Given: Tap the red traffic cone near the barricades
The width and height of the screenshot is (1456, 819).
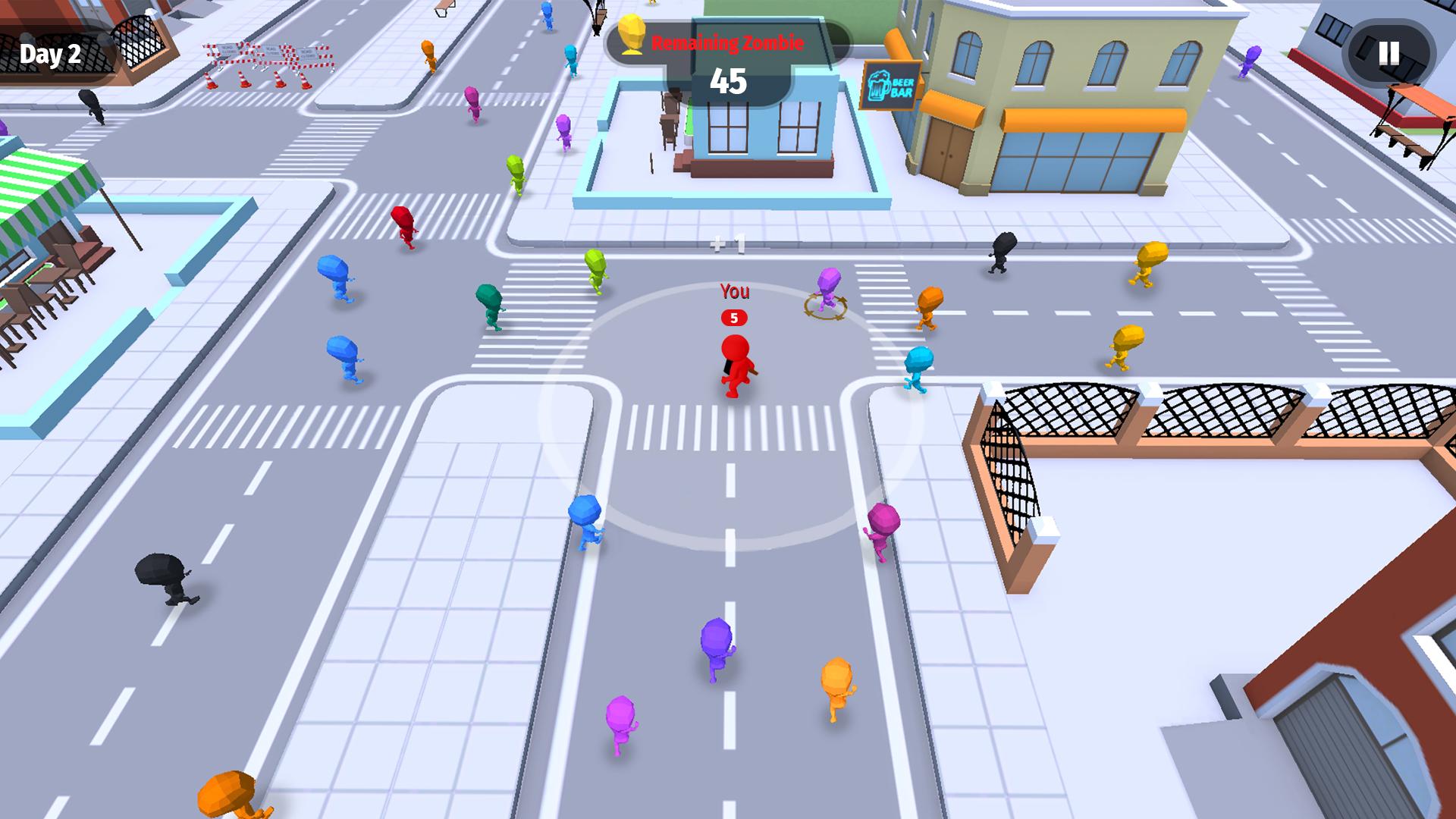Looking at the screenshot, I should 210,82.
